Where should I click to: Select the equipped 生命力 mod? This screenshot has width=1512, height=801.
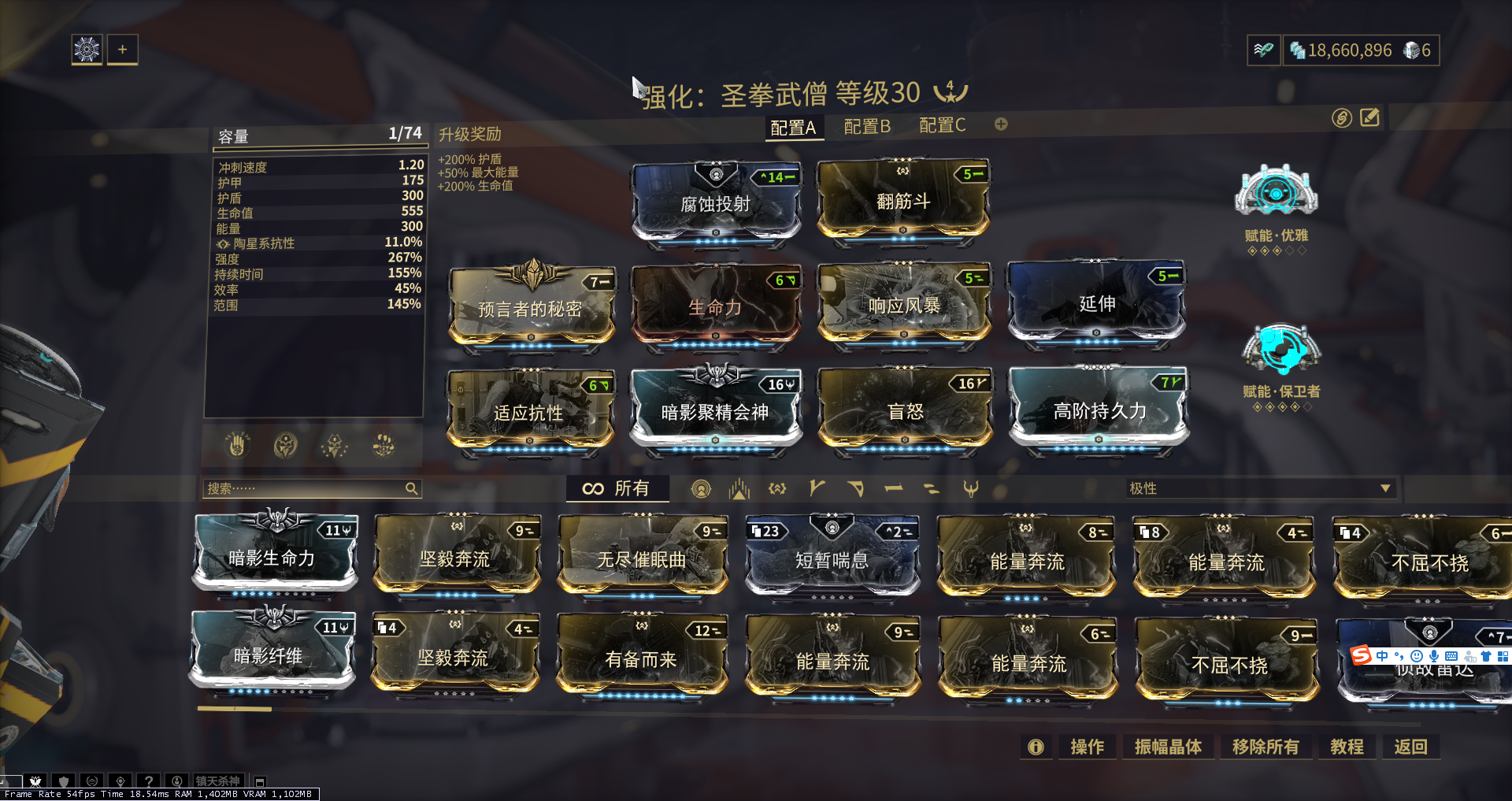(x=715, y=307)
